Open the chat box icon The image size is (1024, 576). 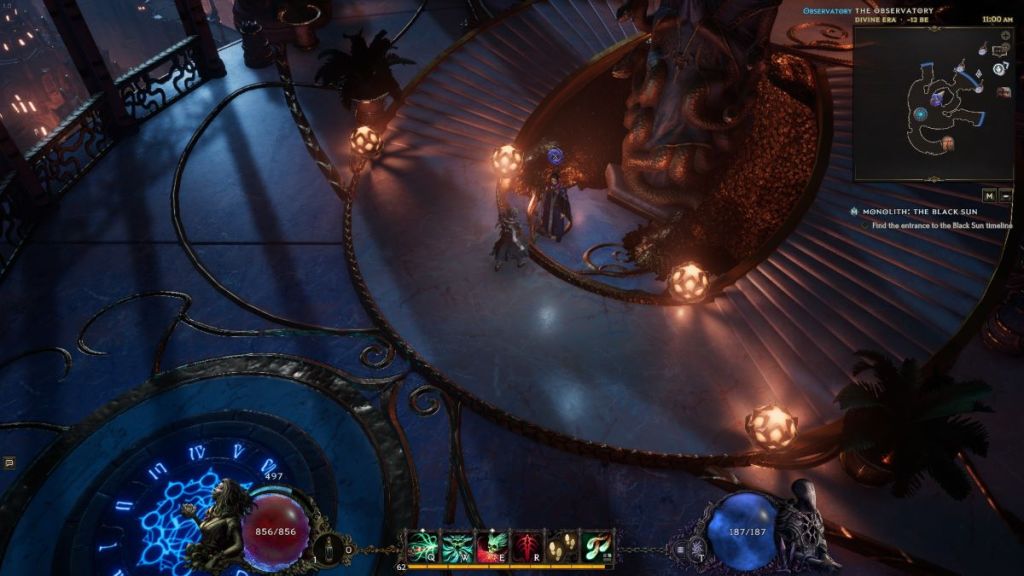[x=9, y=463]
